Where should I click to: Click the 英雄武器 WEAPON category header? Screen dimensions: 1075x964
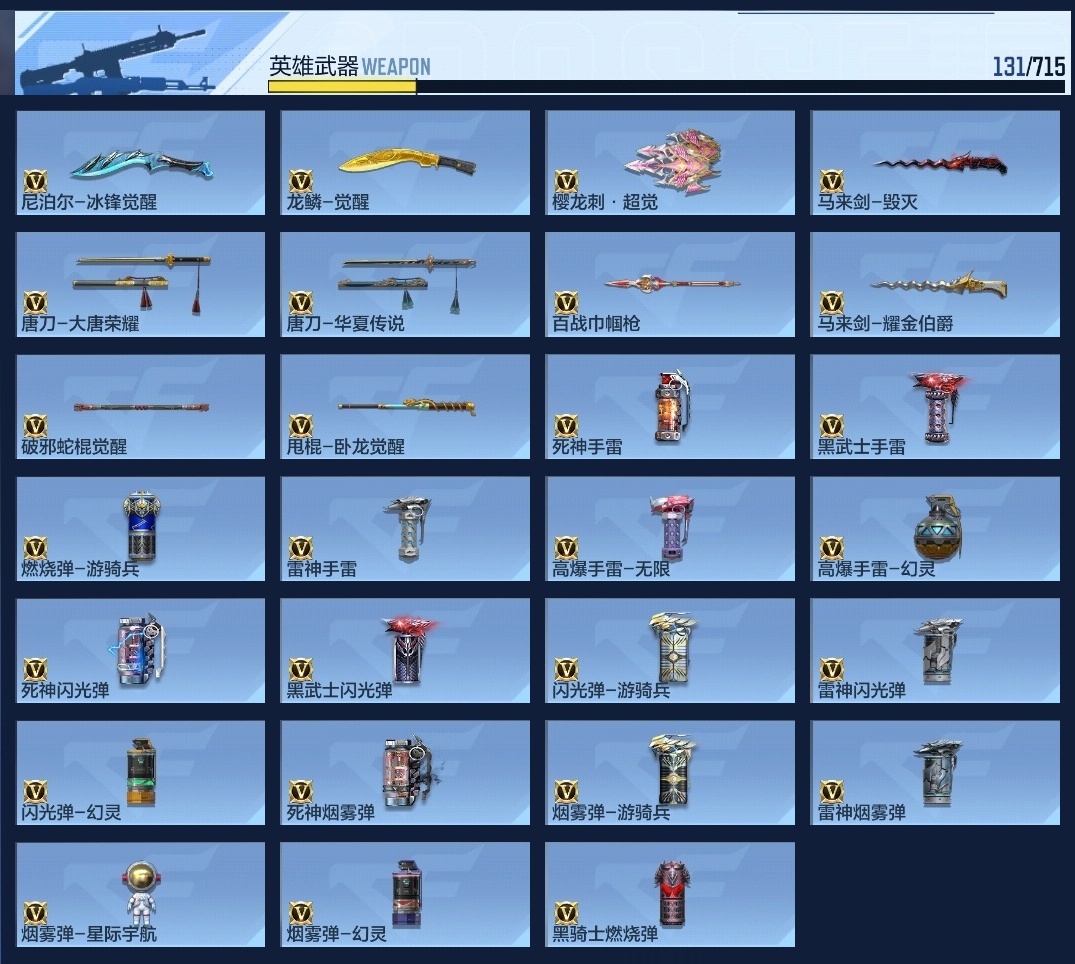coord(350,67)
